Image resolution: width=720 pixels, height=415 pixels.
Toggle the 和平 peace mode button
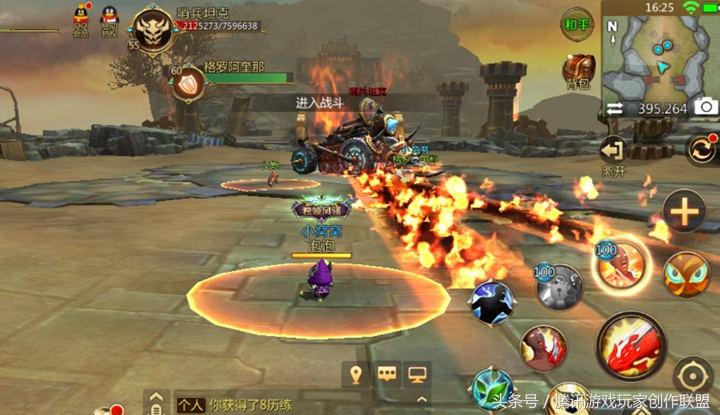[x=577, y=22]
